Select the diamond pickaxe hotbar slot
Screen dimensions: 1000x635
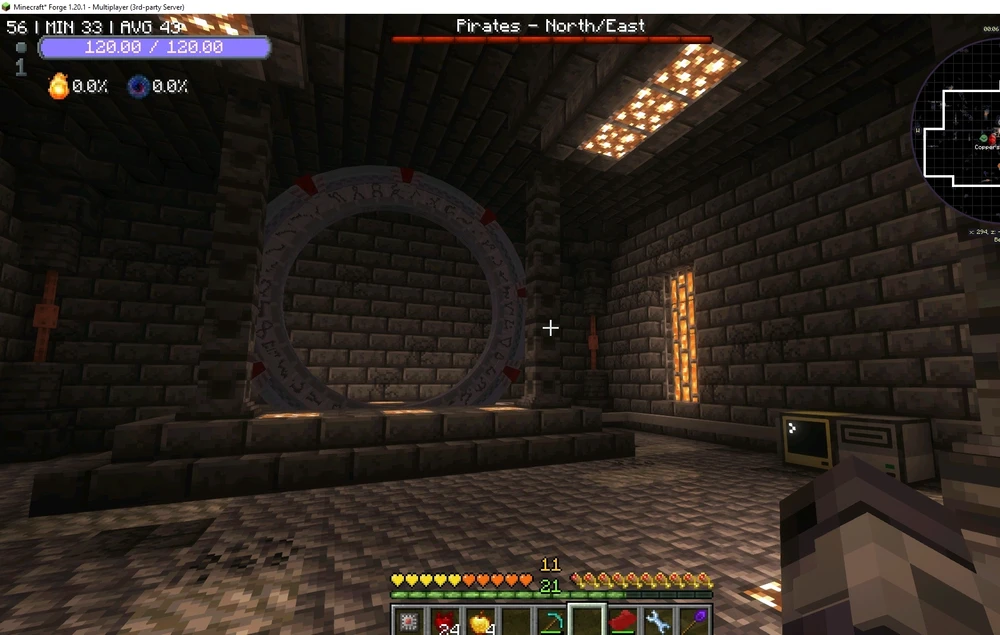551,622
